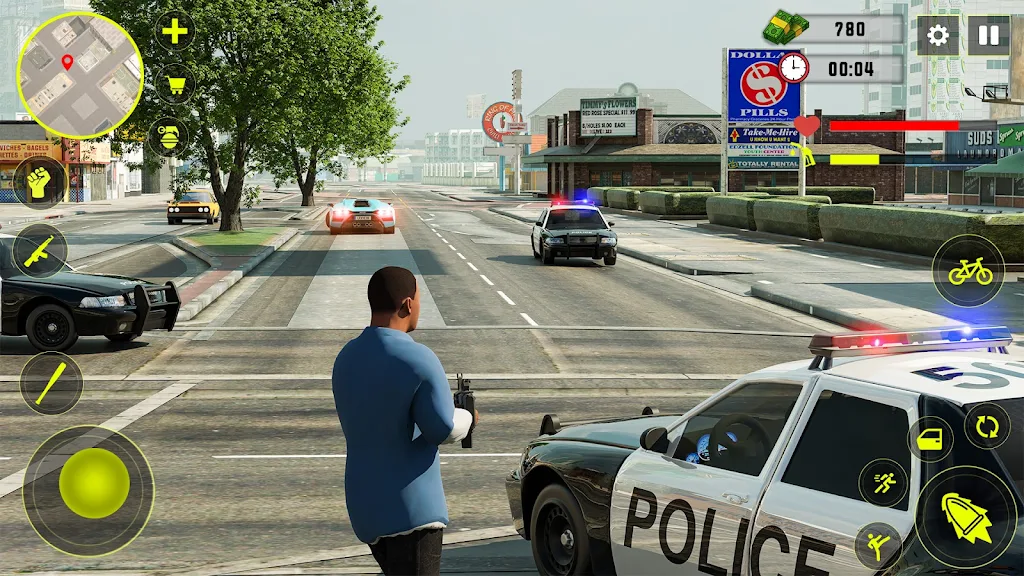
Task: Equip the assault rifle icon
Action: tap(40, 250)
